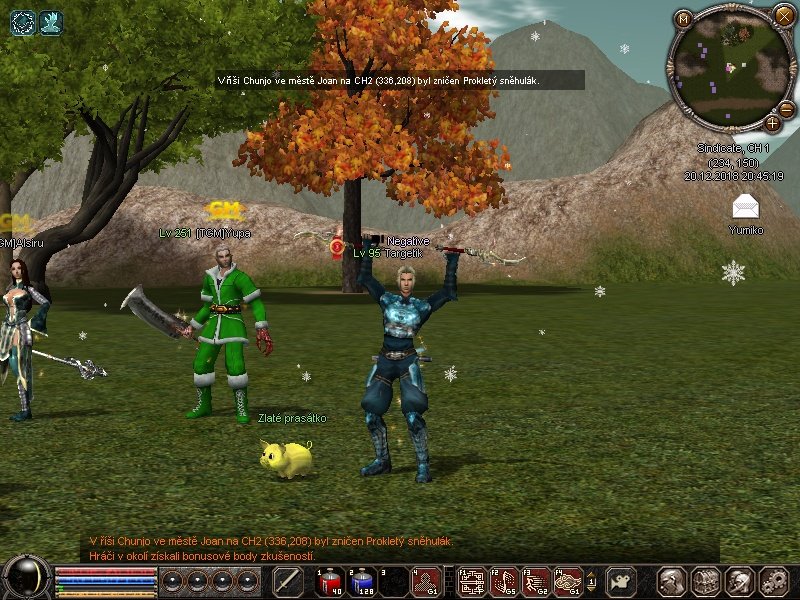The image size is (800, 600).
Task: Use the red health potion in slot 1
Action: pyautogui.click(x=332, y=581)
